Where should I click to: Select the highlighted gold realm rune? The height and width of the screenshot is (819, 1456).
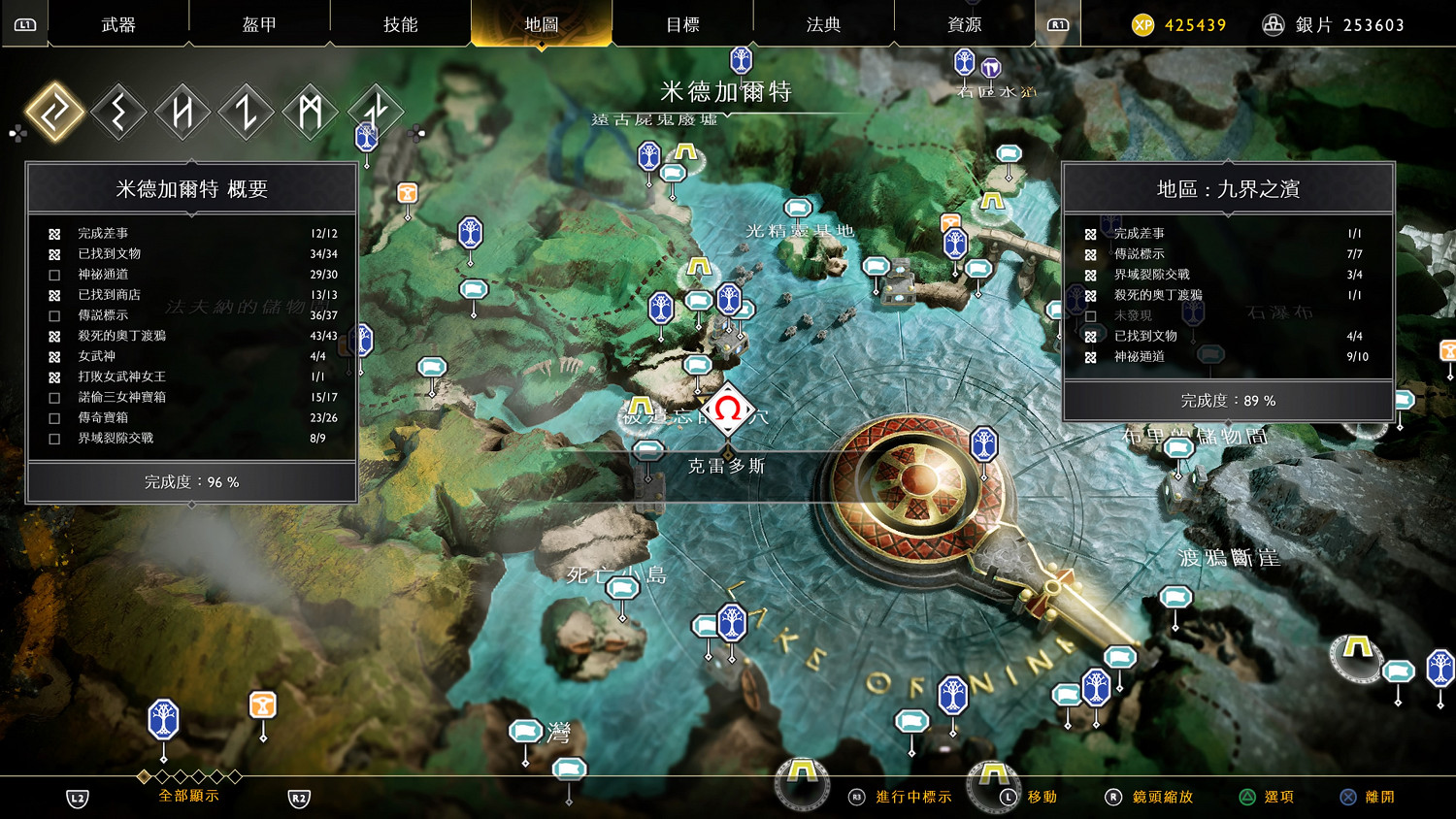point(54,112)
